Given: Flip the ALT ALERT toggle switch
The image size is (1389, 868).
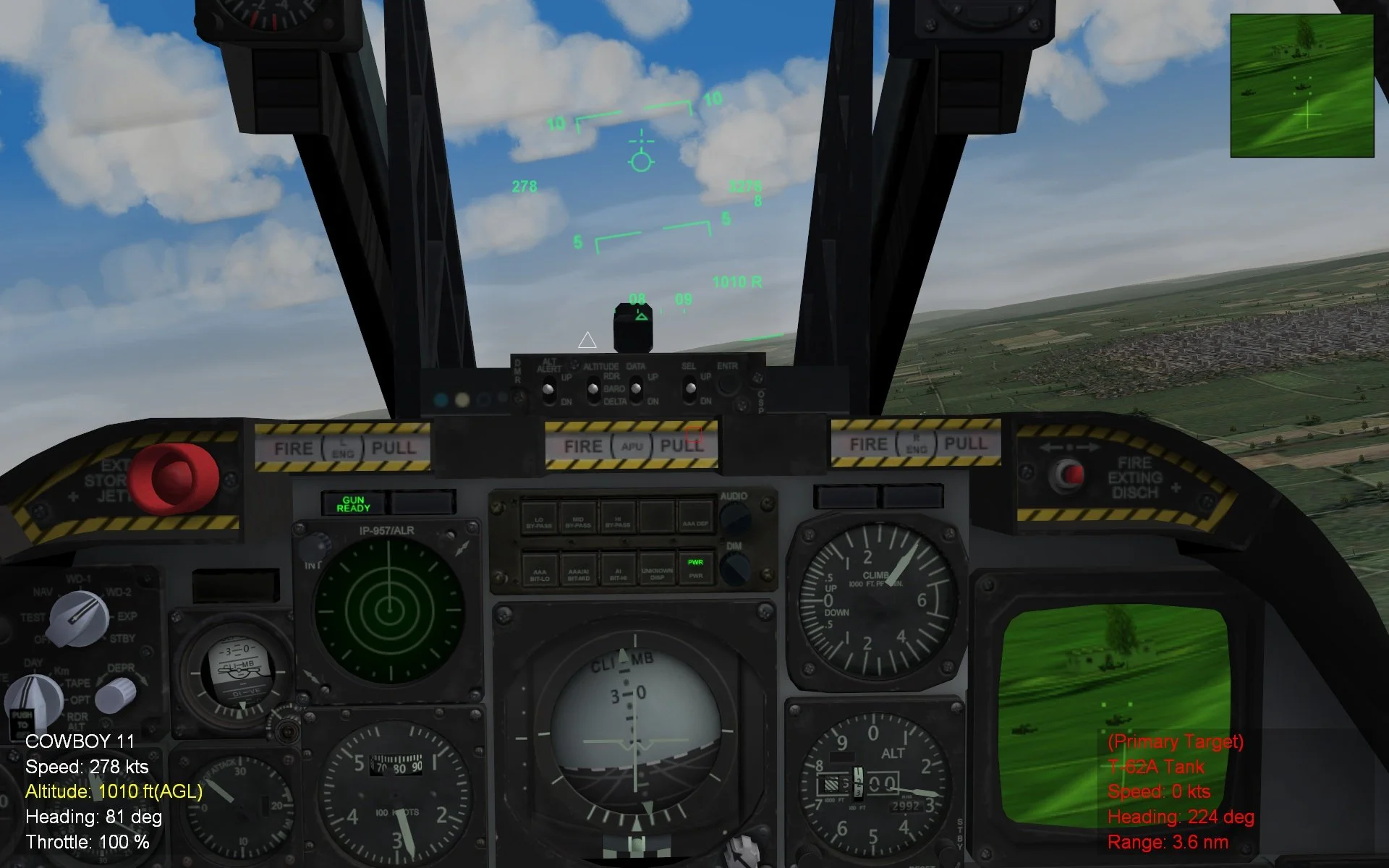Looking at the screenshot, I should pyautogui.click(x=547, y=388).
